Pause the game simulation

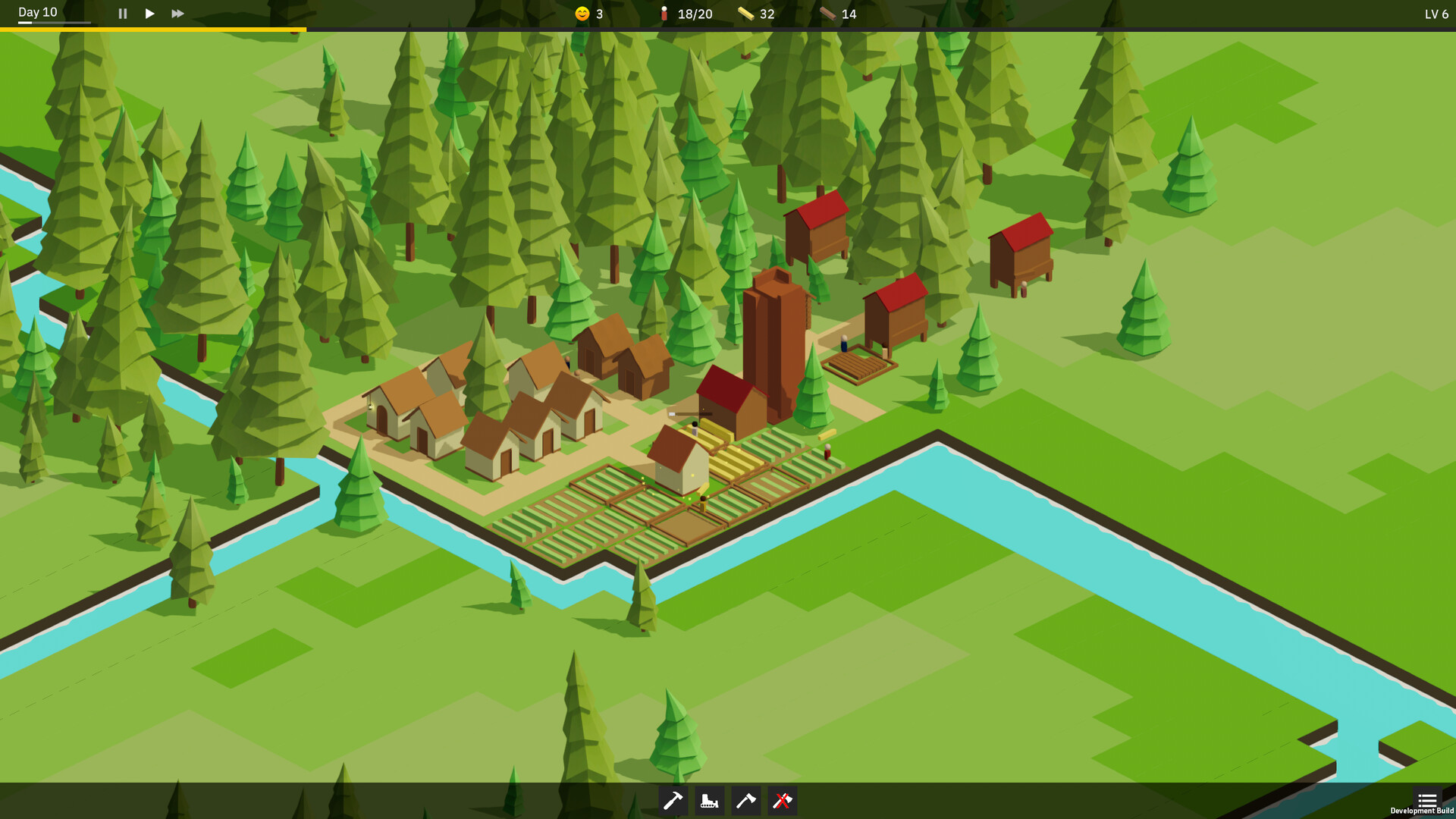pos(122,13)
